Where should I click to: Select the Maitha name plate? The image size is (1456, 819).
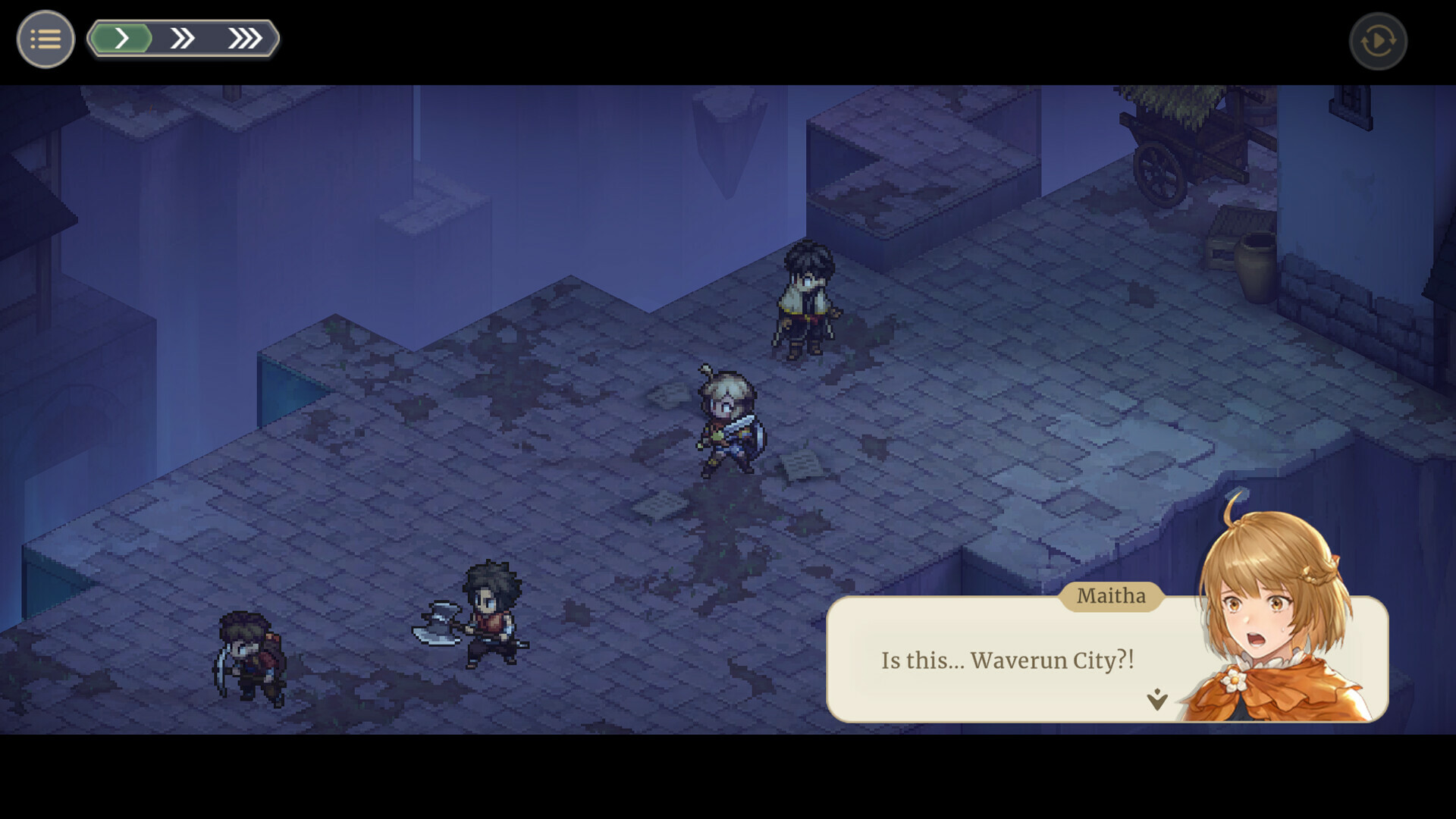(x=1110, y=596)
